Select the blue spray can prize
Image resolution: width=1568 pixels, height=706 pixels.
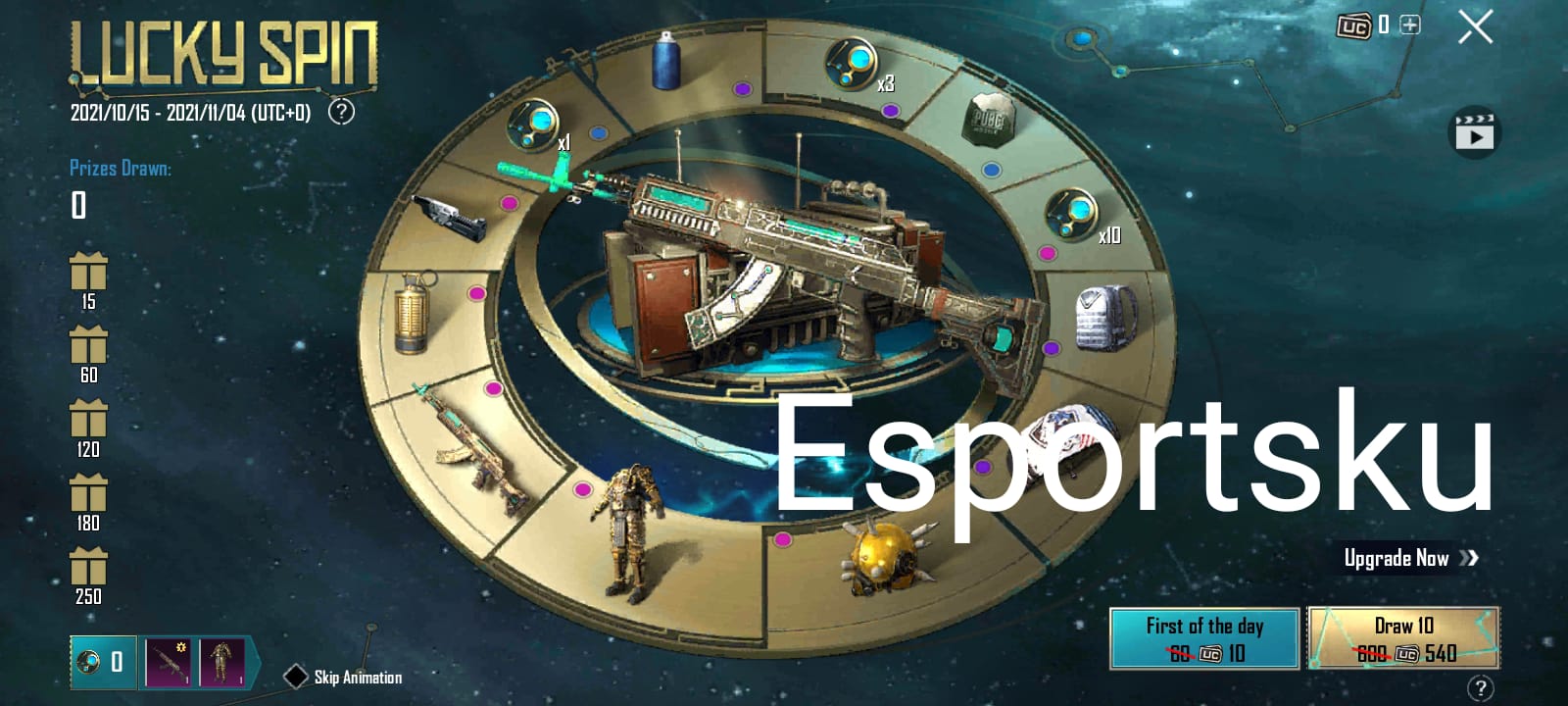pos(665,61)
